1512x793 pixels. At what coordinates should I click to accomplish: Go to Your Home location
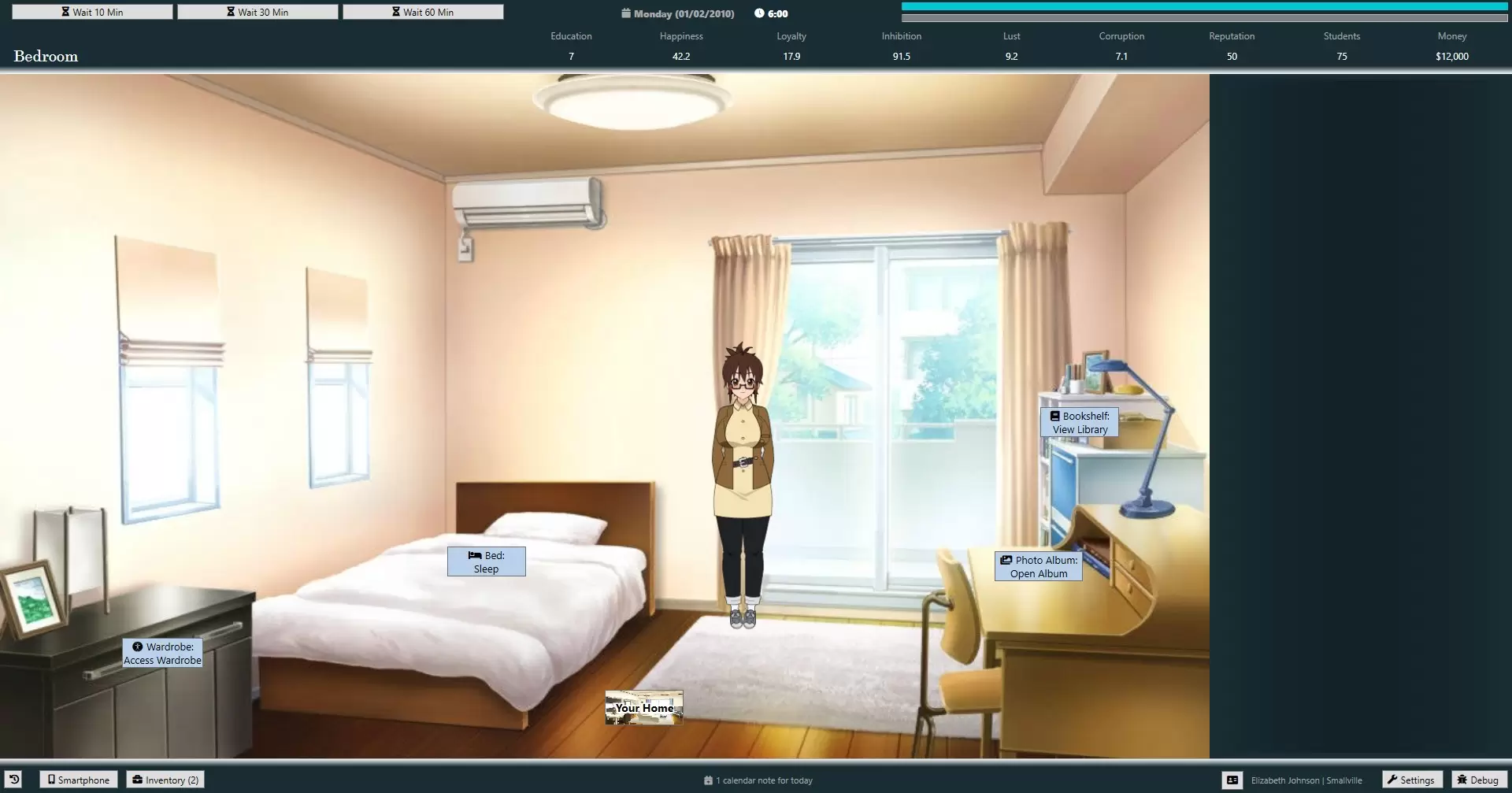pos(644,708)
